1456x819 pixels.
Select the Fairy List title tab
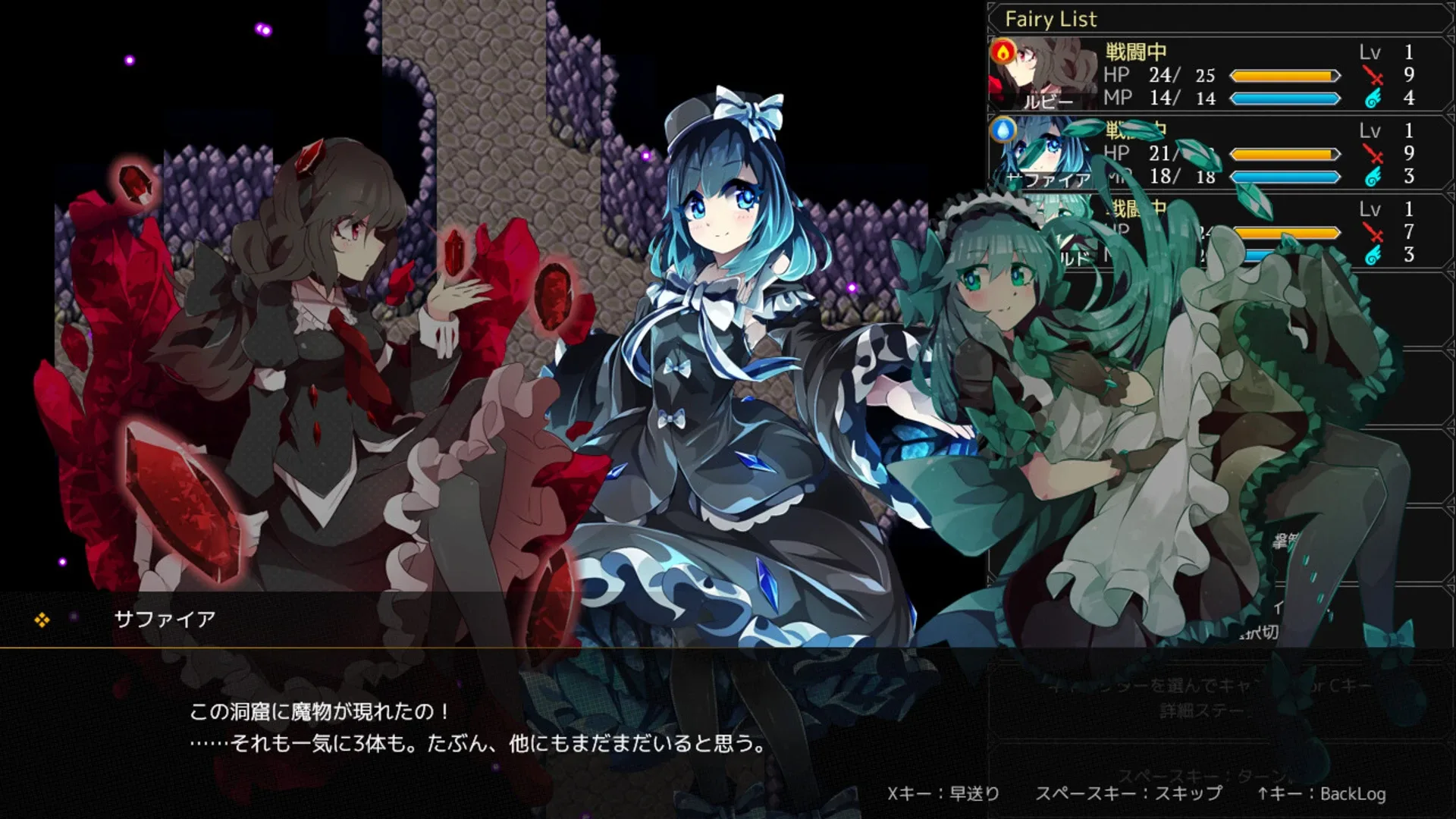(1051, 19)
